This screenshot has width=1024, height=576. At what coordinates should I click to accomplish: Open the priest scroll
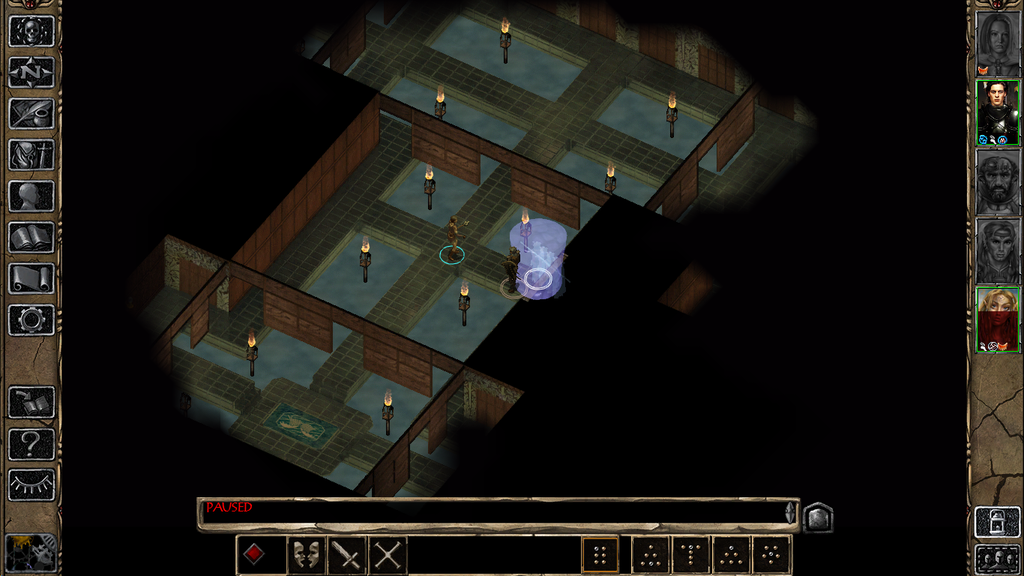coord(31,278)
